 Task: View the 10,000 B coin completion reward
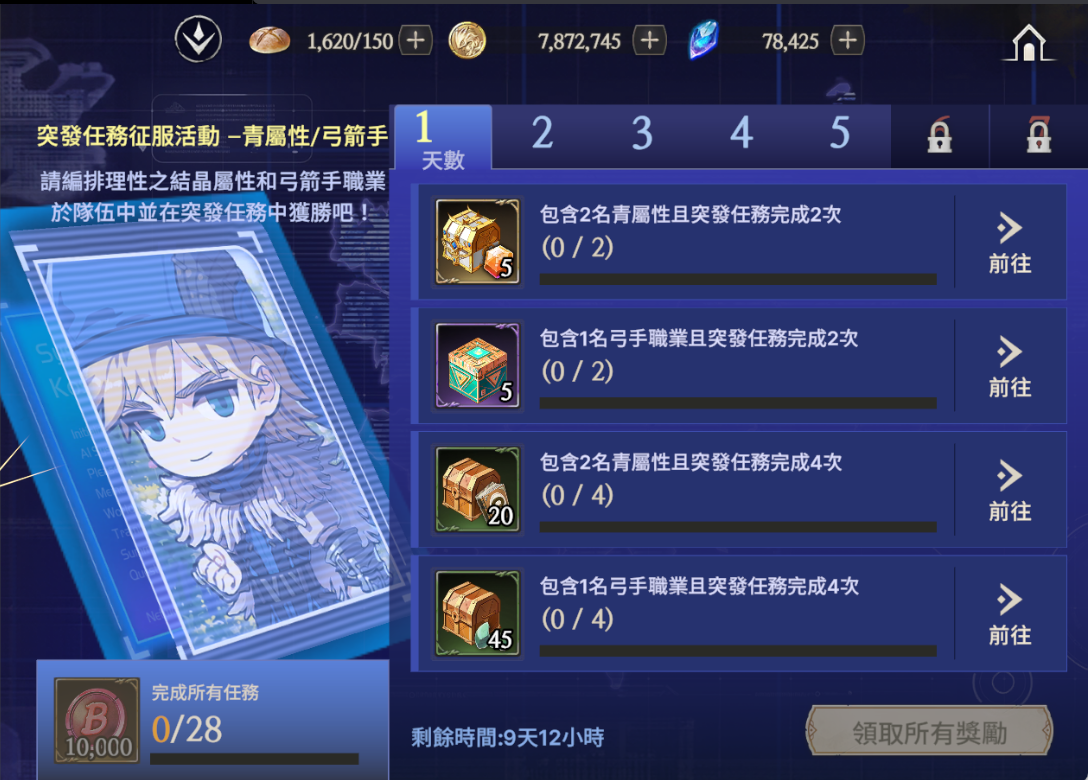tap(96, 720)
